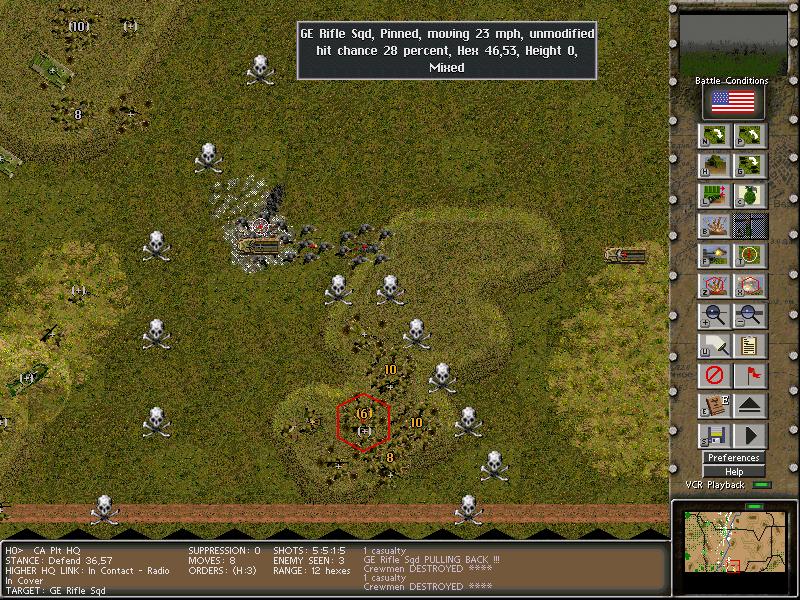This screenshot has height=600, width=800.
Task: Choose the target T crosshair button
Action: click(x=750, y=256)
